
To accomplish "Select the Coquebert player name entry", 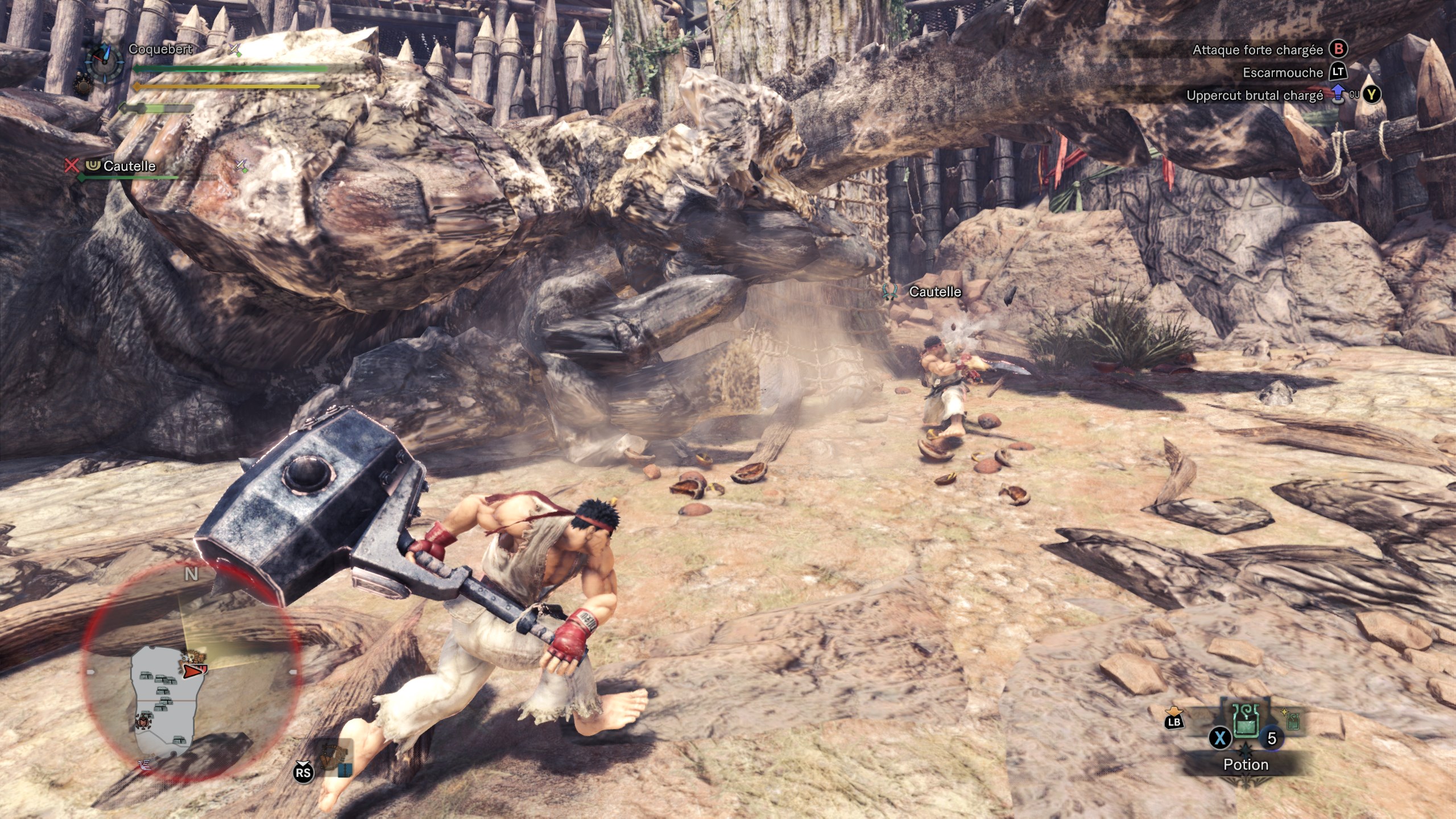I will coord(160,49).
